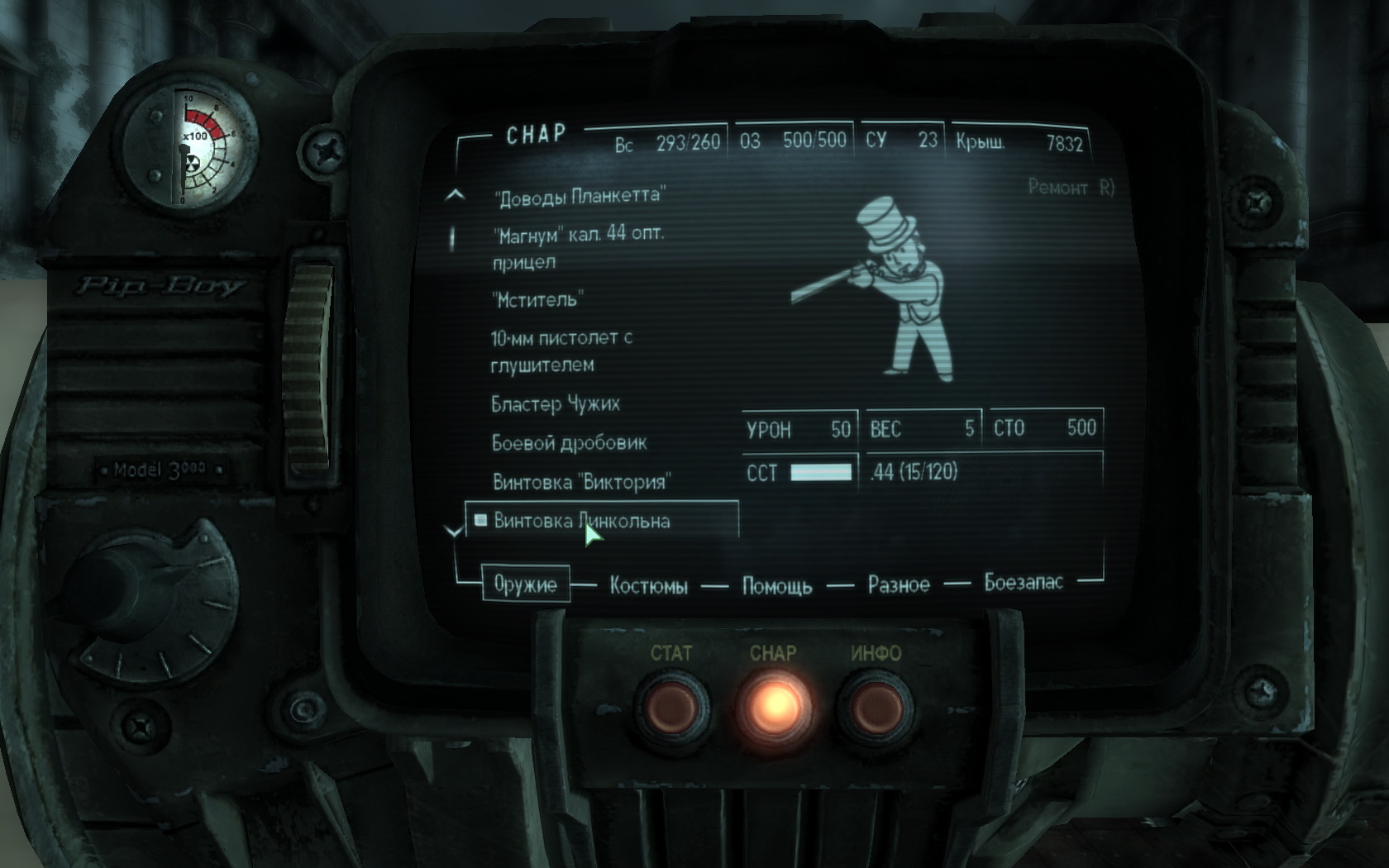Click the list scroll-down arrow
The height and width of the screenshot is (868, 1389).
point(454,532)
